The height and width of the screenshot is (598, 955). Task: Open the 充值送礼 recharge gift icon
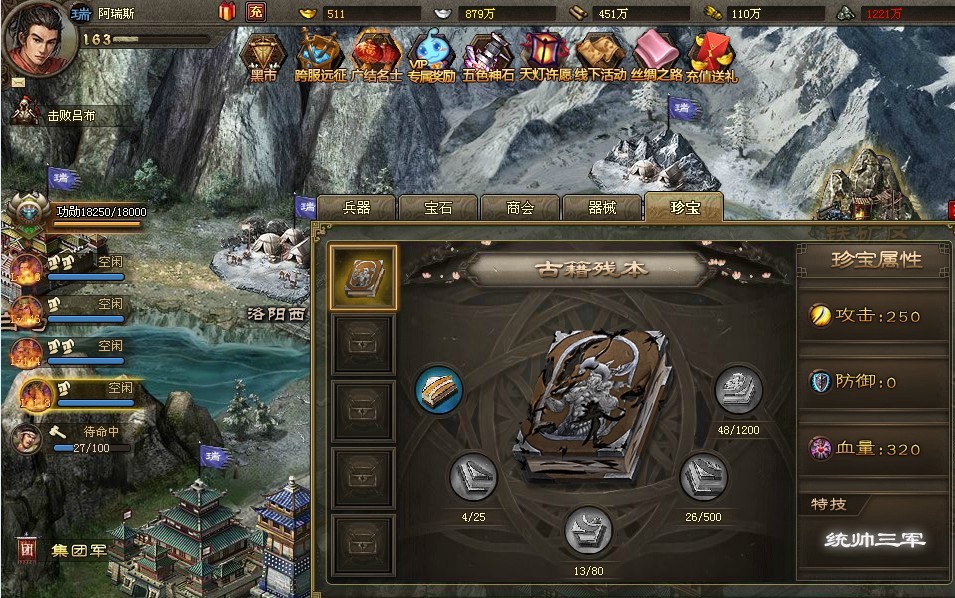(x=711, y=53)
